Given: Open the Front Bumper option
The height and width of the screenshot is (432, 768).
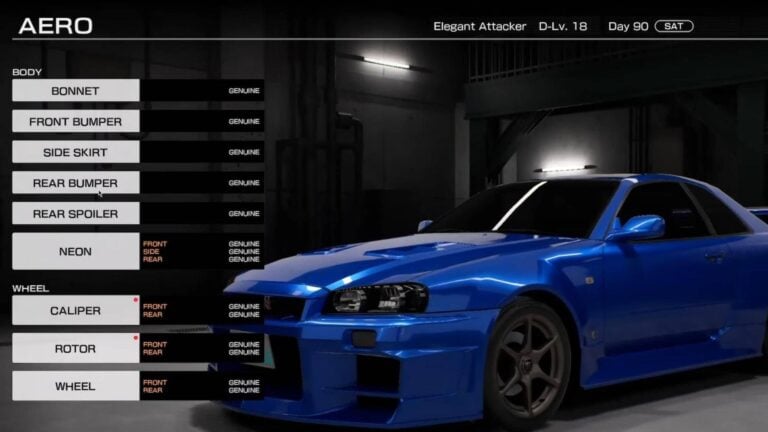Looking at the screenshot, I should click(76, 122).
